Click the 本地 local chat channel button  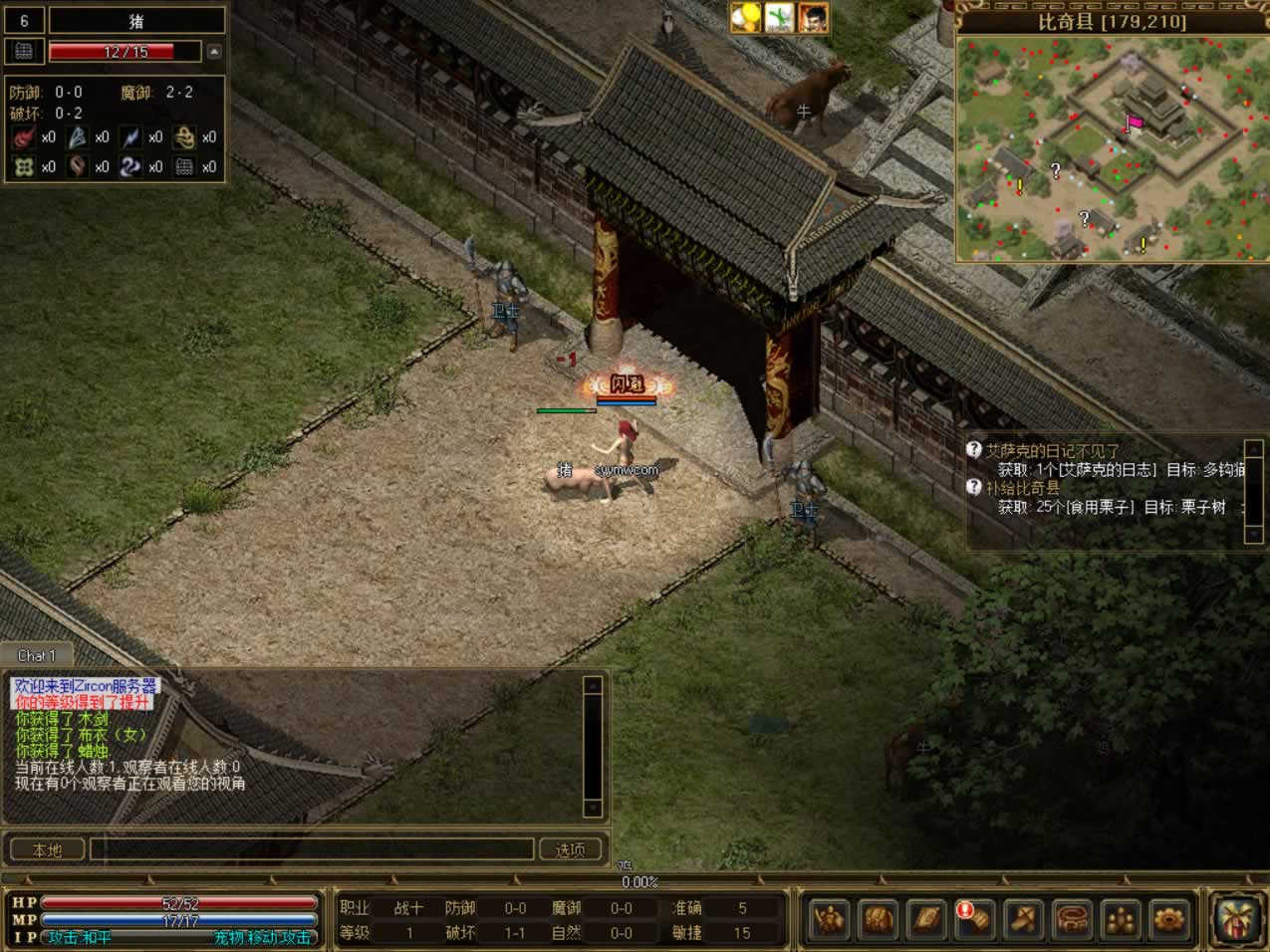point(47,849)
